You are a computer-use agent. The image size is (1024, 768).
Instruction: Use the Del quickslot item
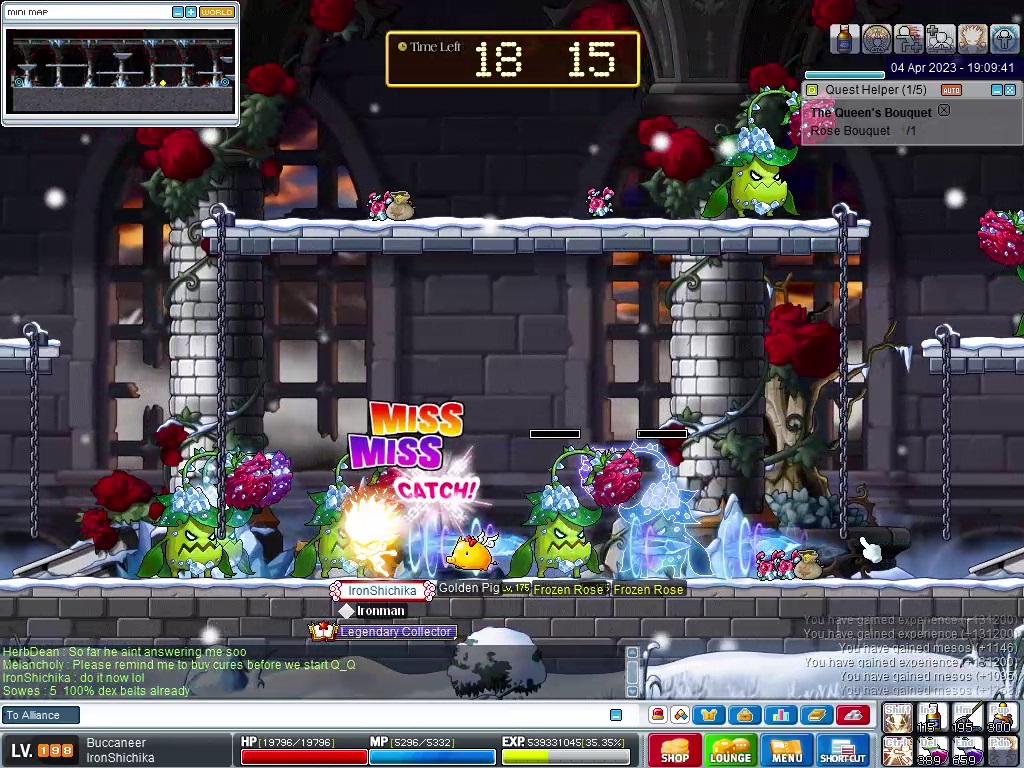click(x=932, y=750)
